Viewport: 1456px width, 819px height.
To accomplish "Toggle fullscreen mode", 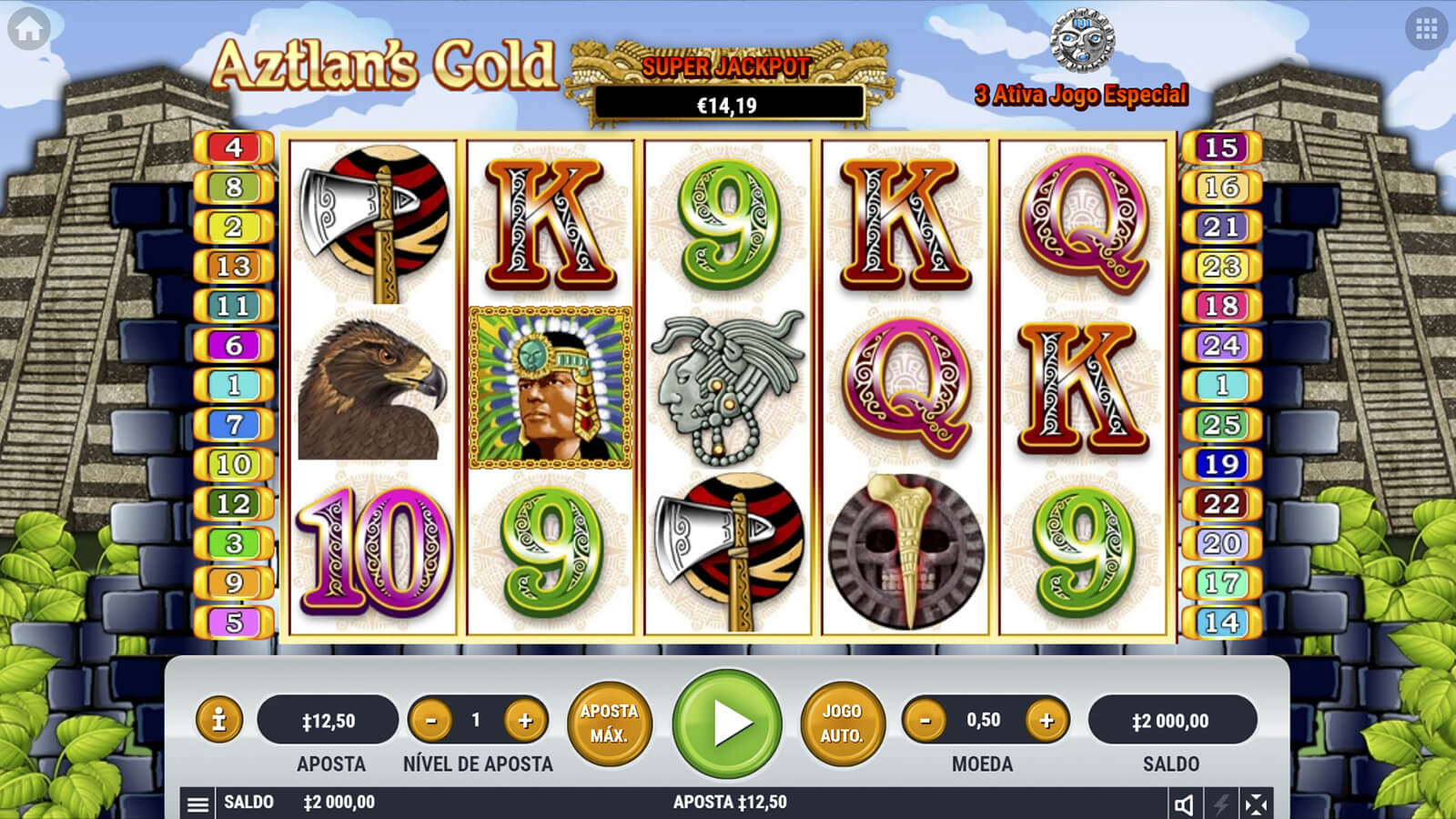I will pos(1256,804).
